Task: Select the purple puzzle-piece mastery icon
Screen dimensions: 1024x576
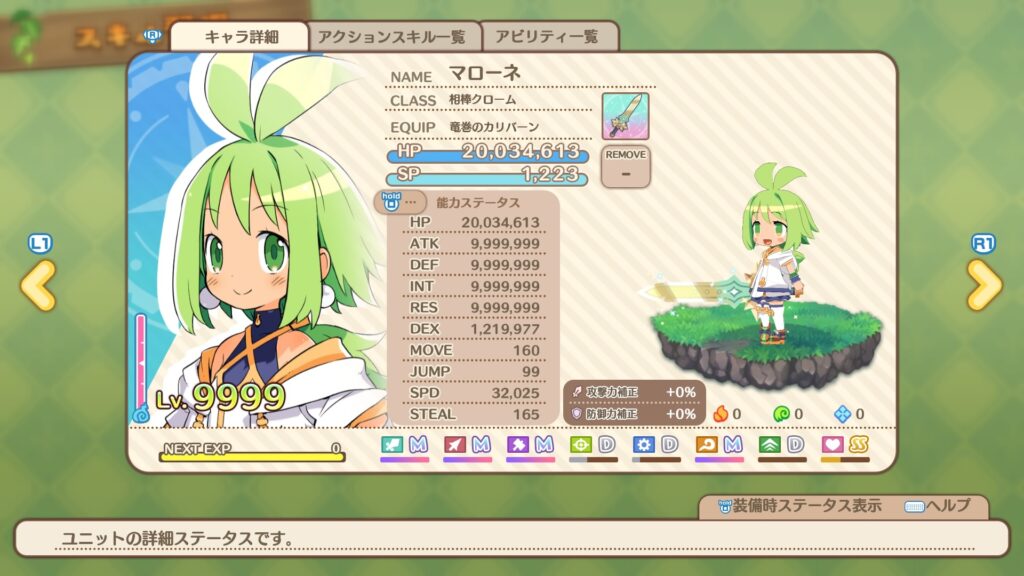Action: pyautogui.click(x=518, y=444)
